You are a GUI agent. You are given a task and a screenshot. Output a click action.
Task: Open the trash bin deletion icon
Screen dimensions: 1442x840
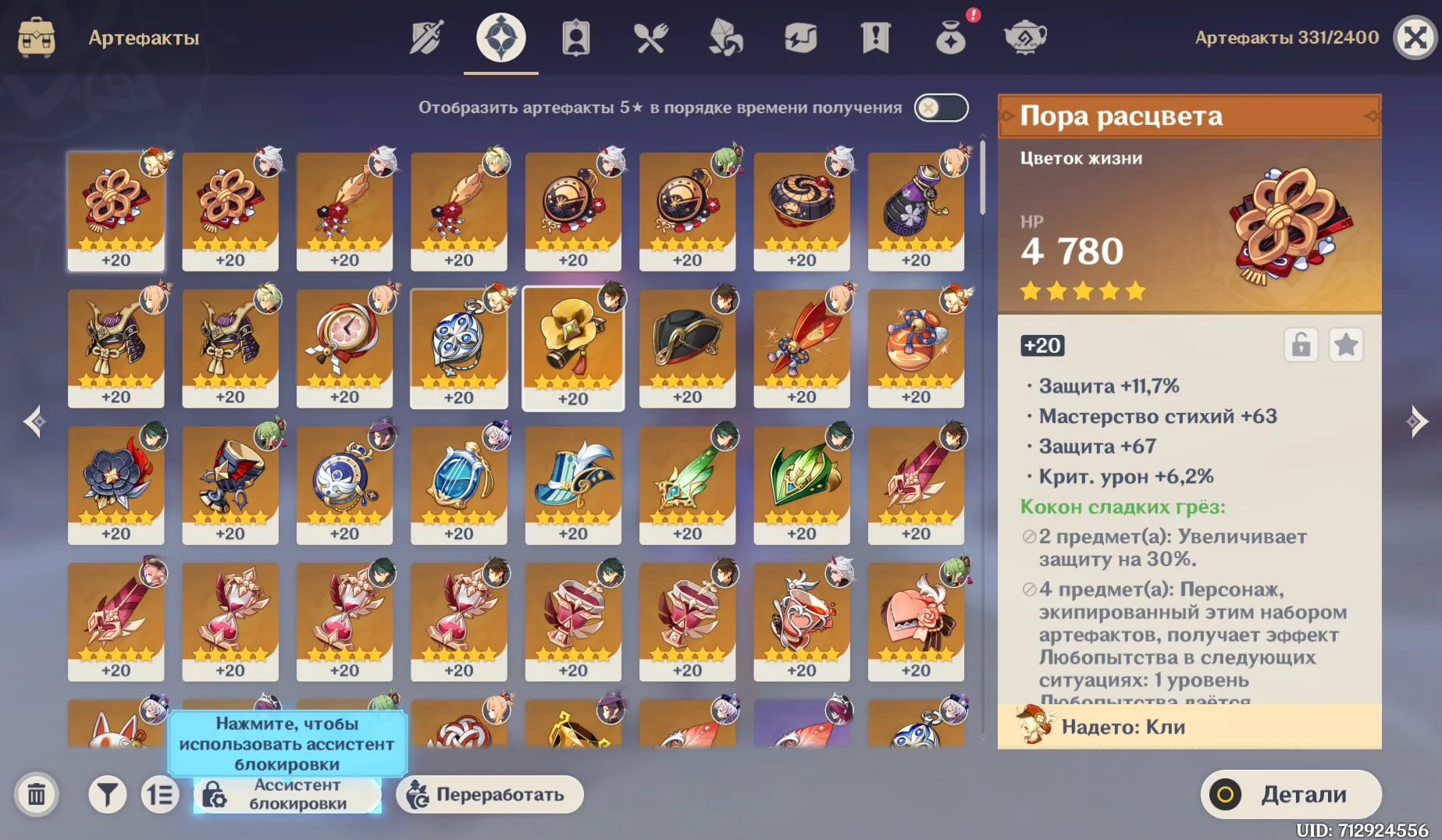pyautogui.click(x=36, y=794)
